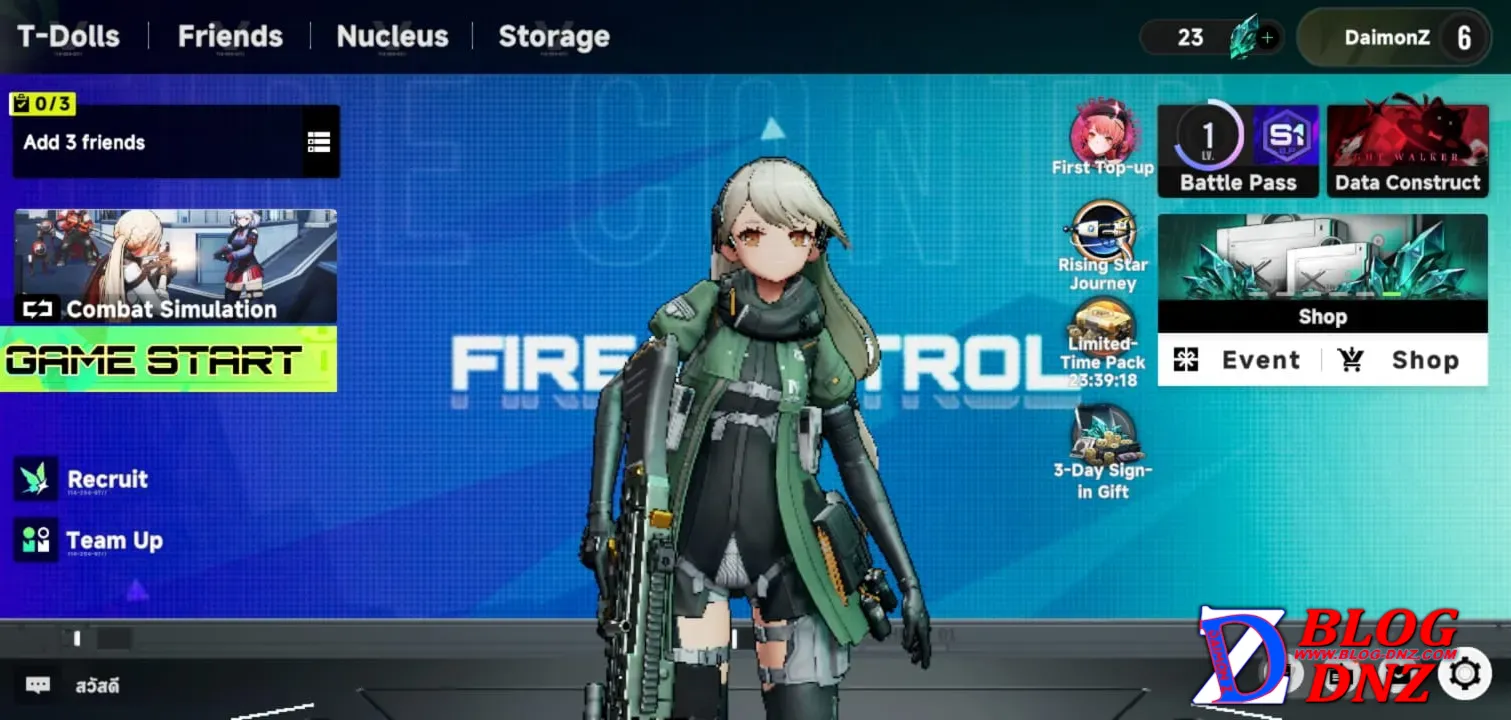Viewport: 1511px width, 720px height.
Task: Open the T-Dolls tab
Action: (x=68, y=37)
